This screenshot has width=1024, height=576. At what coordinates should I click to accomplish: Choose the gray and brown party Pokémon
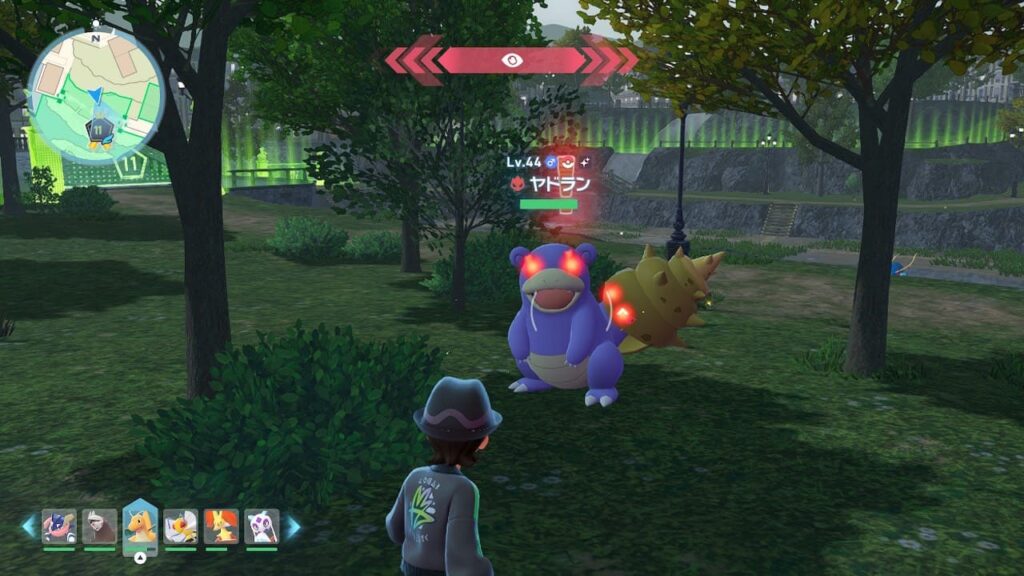pos(99,526)
